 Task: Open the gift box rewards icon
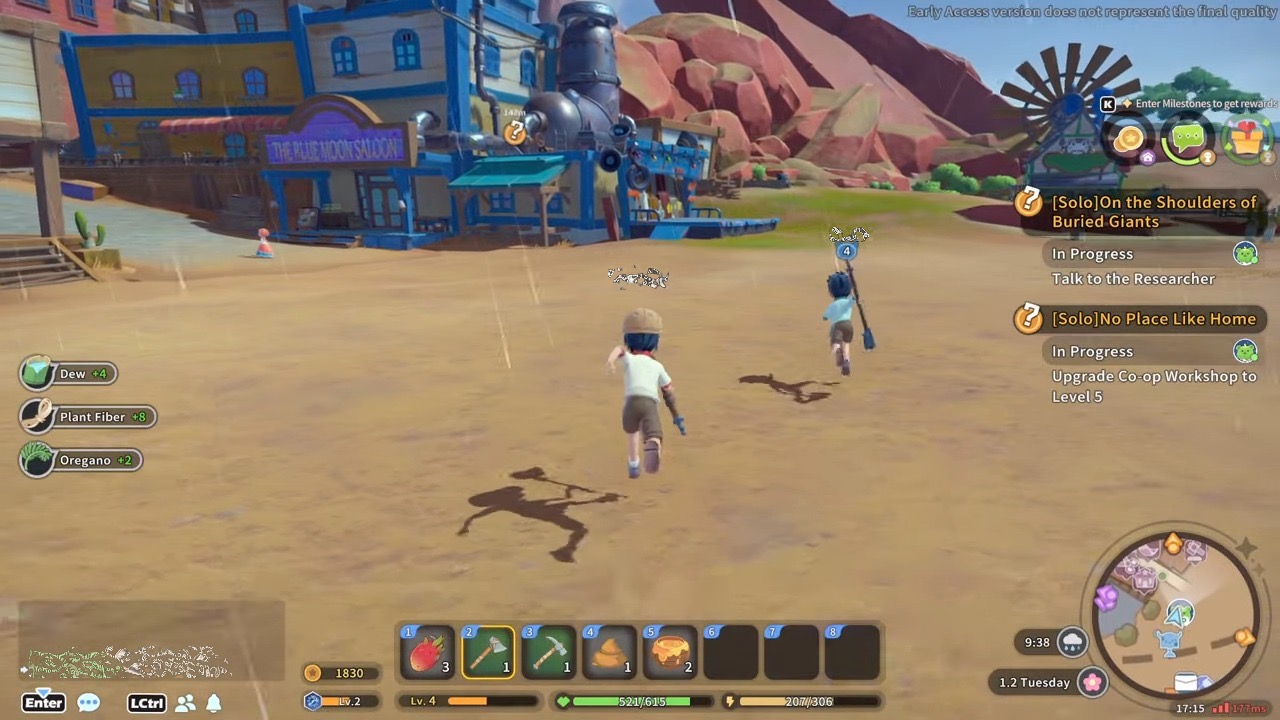1245,139
